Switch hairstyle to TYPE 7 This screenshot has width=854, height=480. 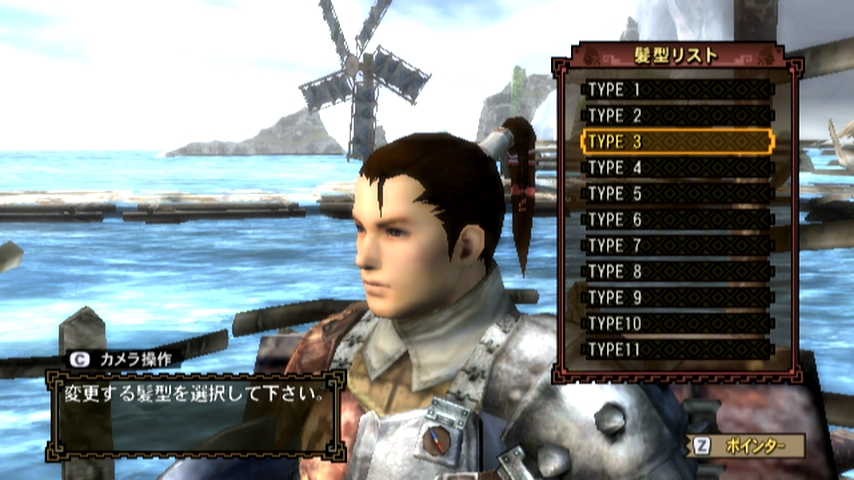tap(677, 245)
